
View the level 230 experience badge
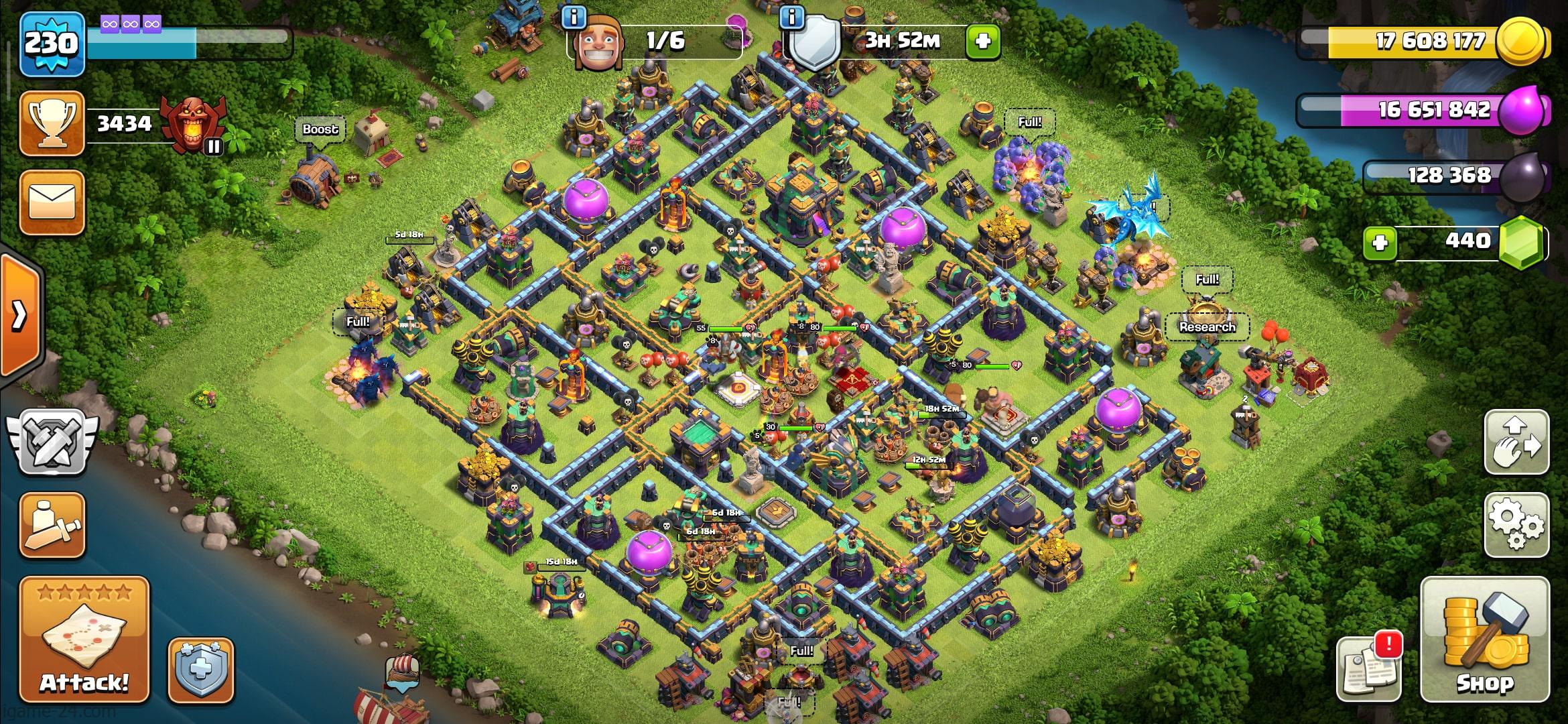[52, 44]
